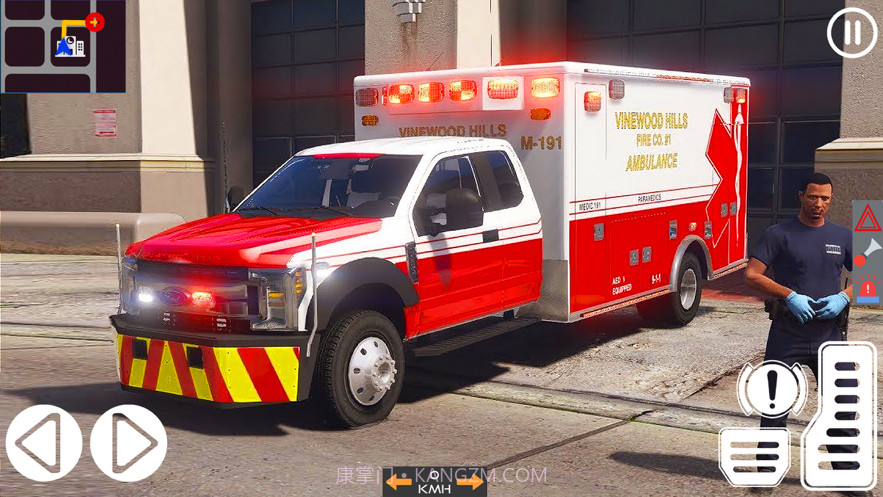Pause the game with the pause button
Image resolution: width=883 pixels, height=497 pixels.
pos(851,33)
